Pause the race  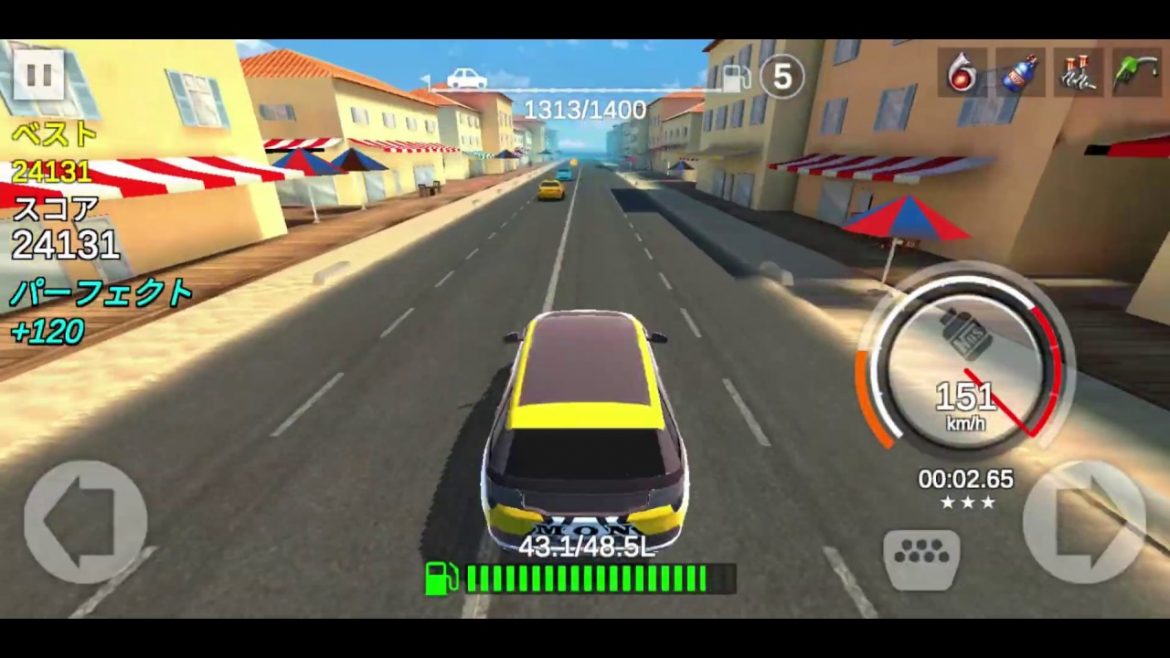click(39, 75)
